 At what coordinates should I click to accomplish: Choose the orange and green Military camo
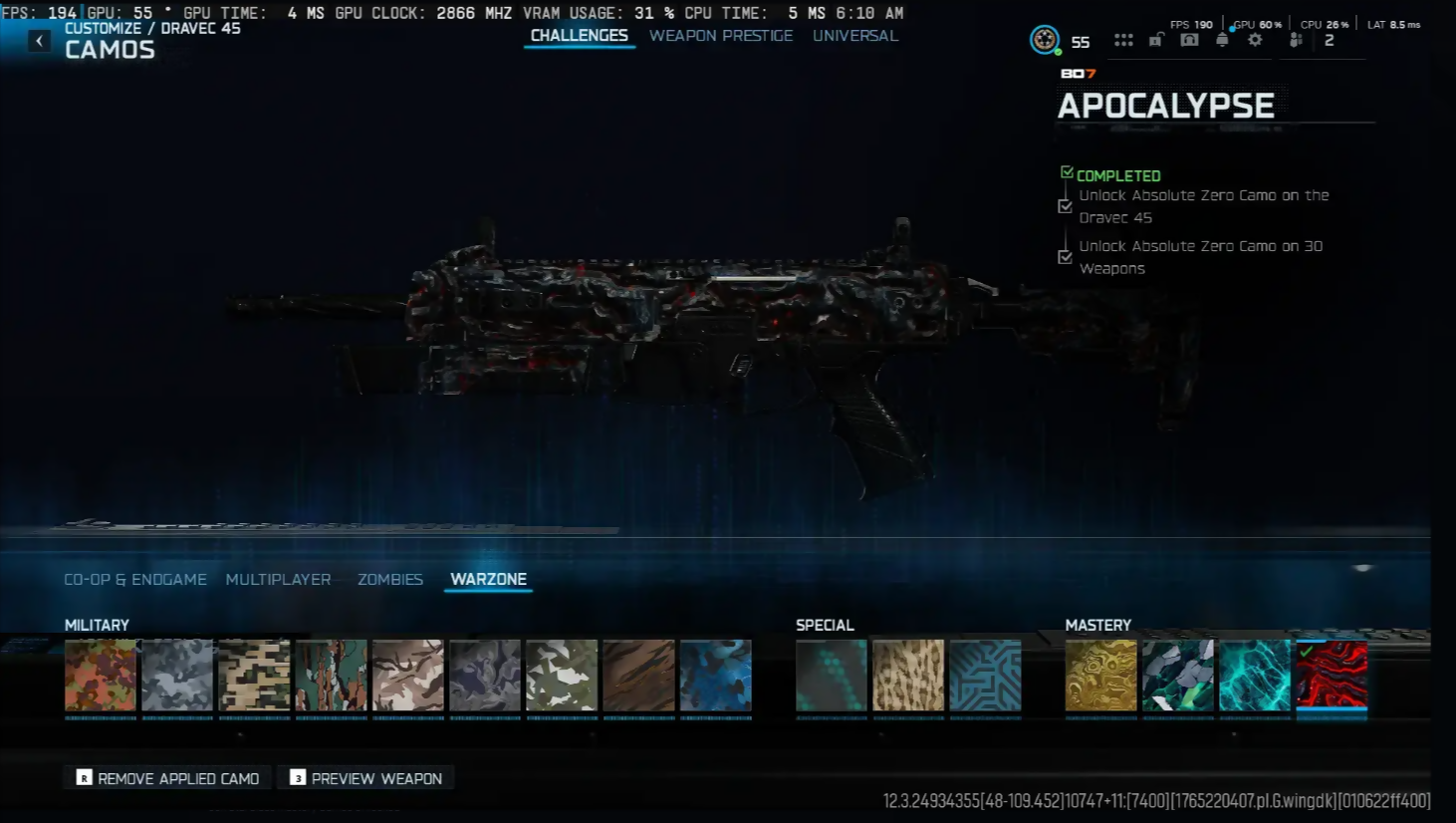(101, 676)
